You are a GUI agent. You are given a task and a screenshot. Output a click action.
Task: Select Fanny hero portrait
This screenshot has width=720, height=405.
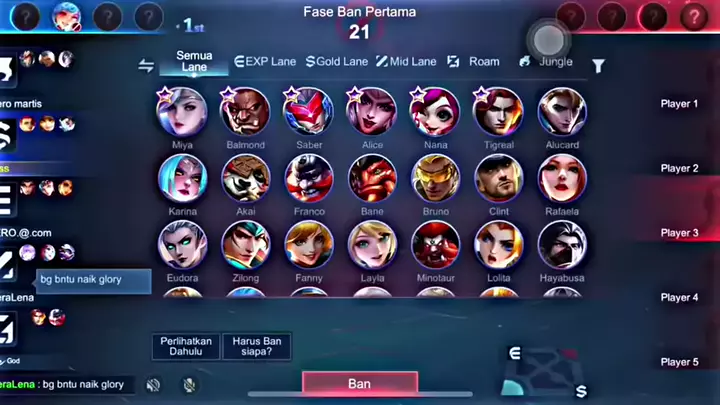click(x=309, y=245)
